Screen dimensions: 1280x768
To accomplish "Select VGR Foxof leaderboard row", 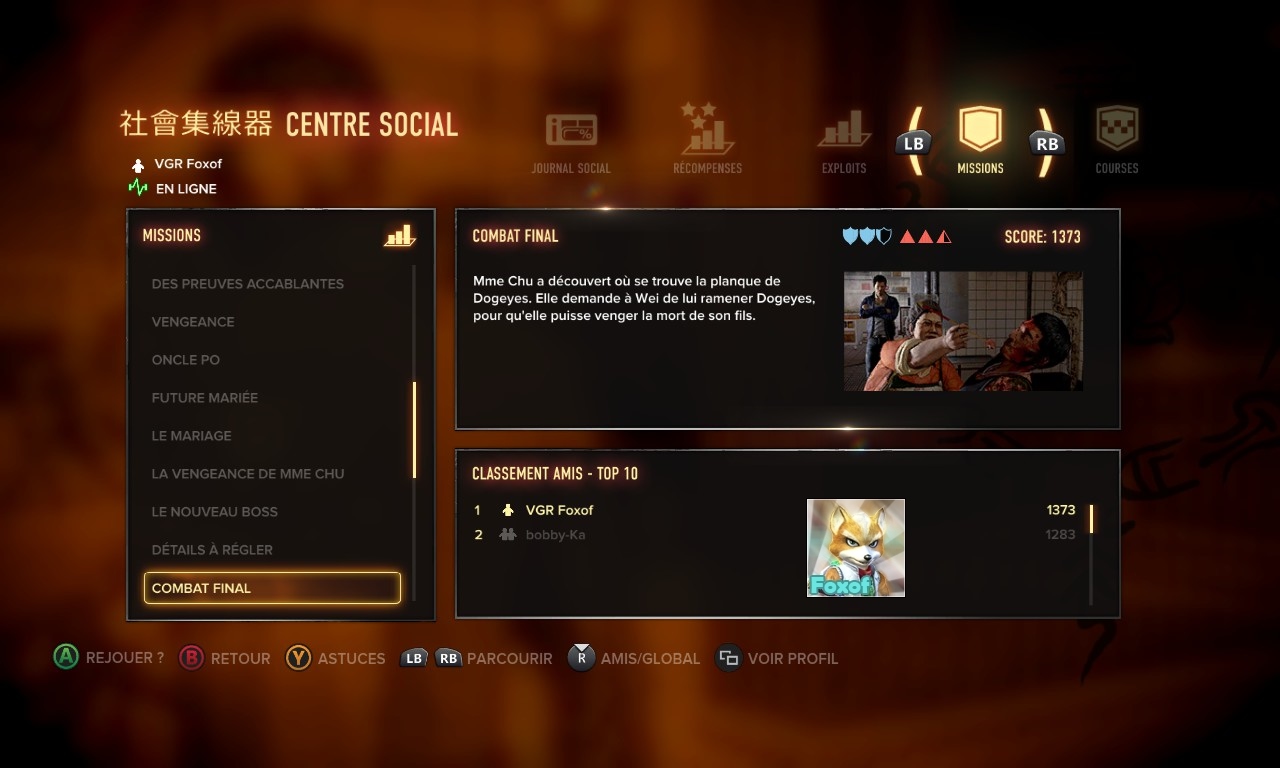I will 560,510.
